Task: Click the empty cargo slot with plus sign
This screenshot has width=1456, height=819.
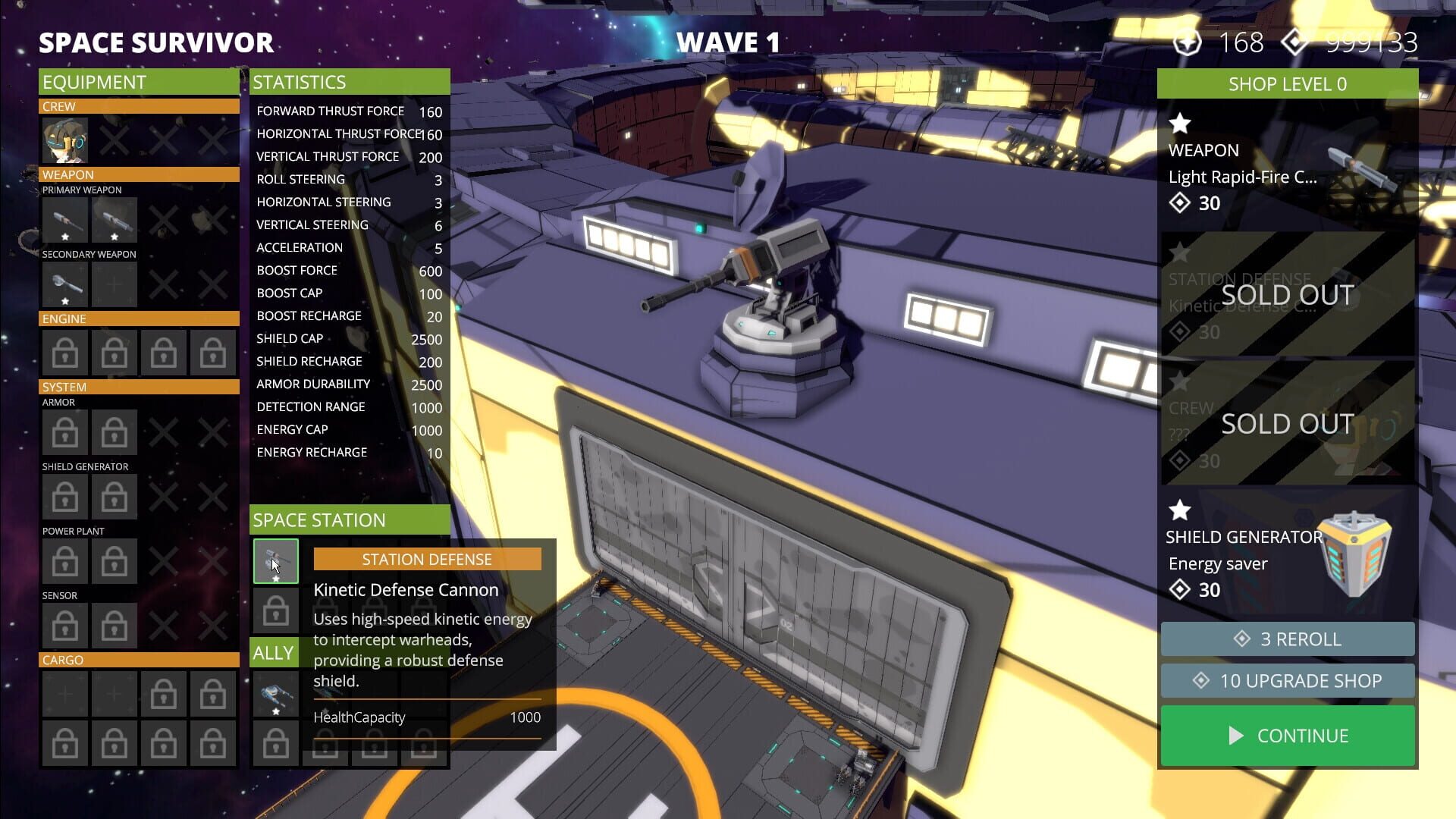Action: tap(64, 692)
